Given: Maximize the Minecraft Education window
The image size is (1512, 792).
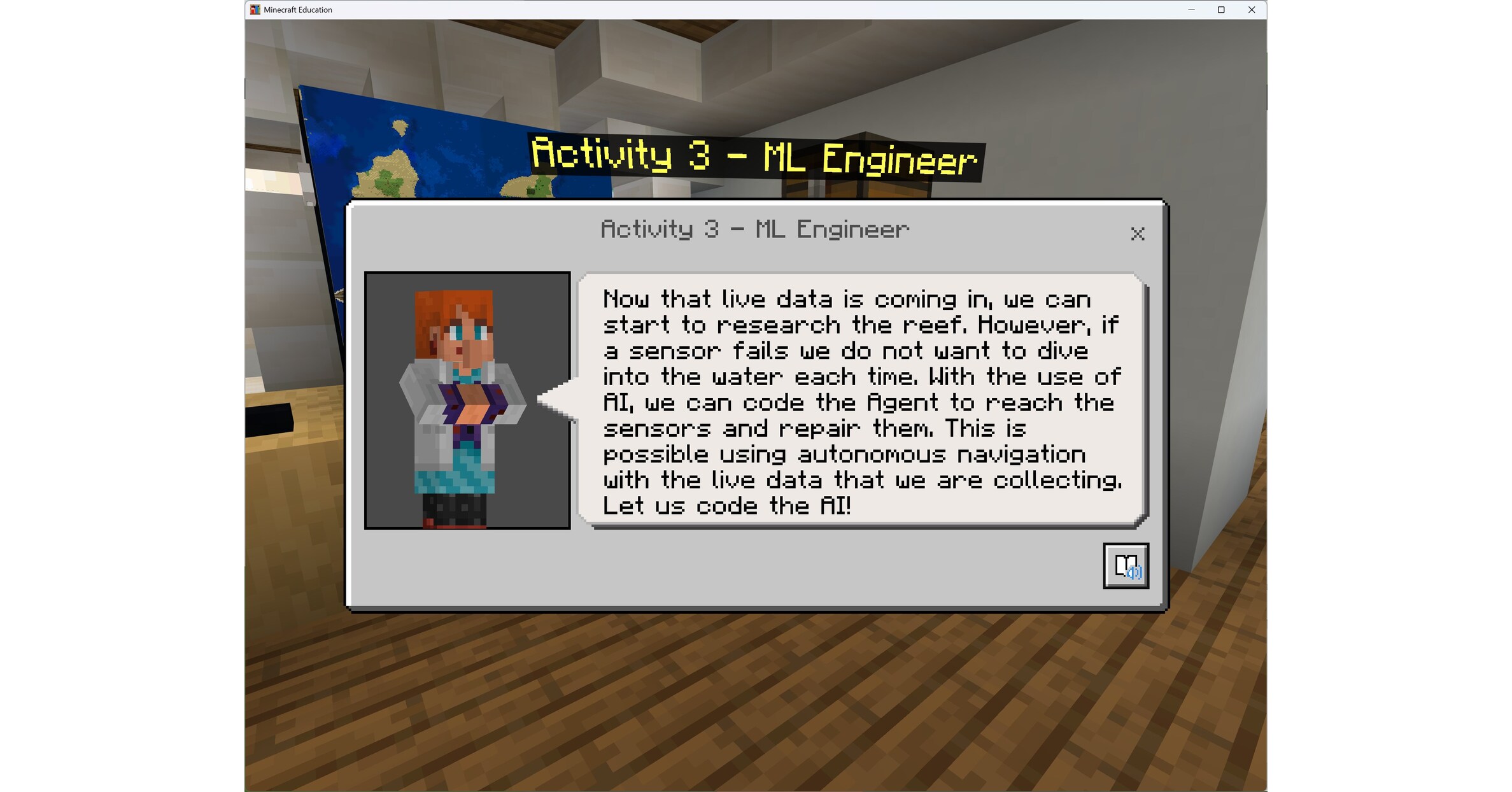Looking at the screenshot, I should (1220, 10).
